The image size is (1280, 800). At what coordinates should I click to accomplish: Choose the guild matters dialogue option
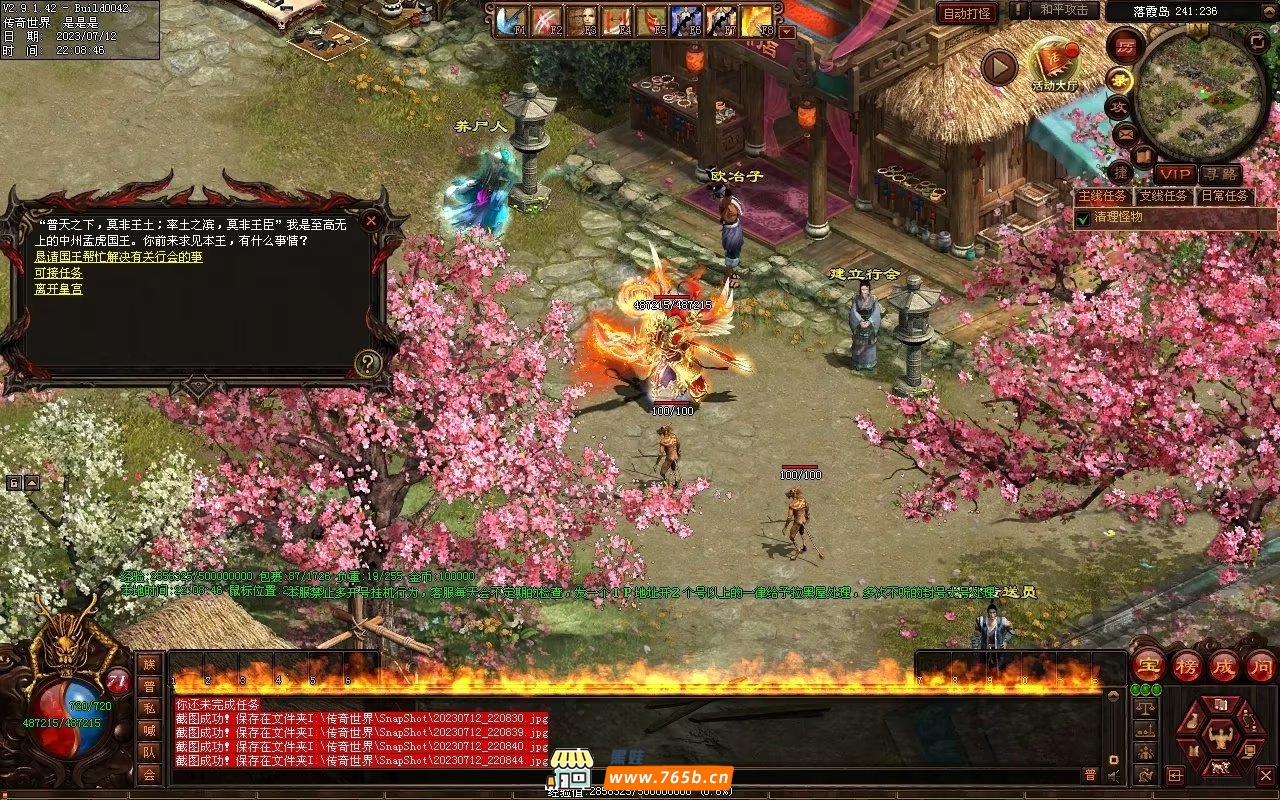(118, 257)
